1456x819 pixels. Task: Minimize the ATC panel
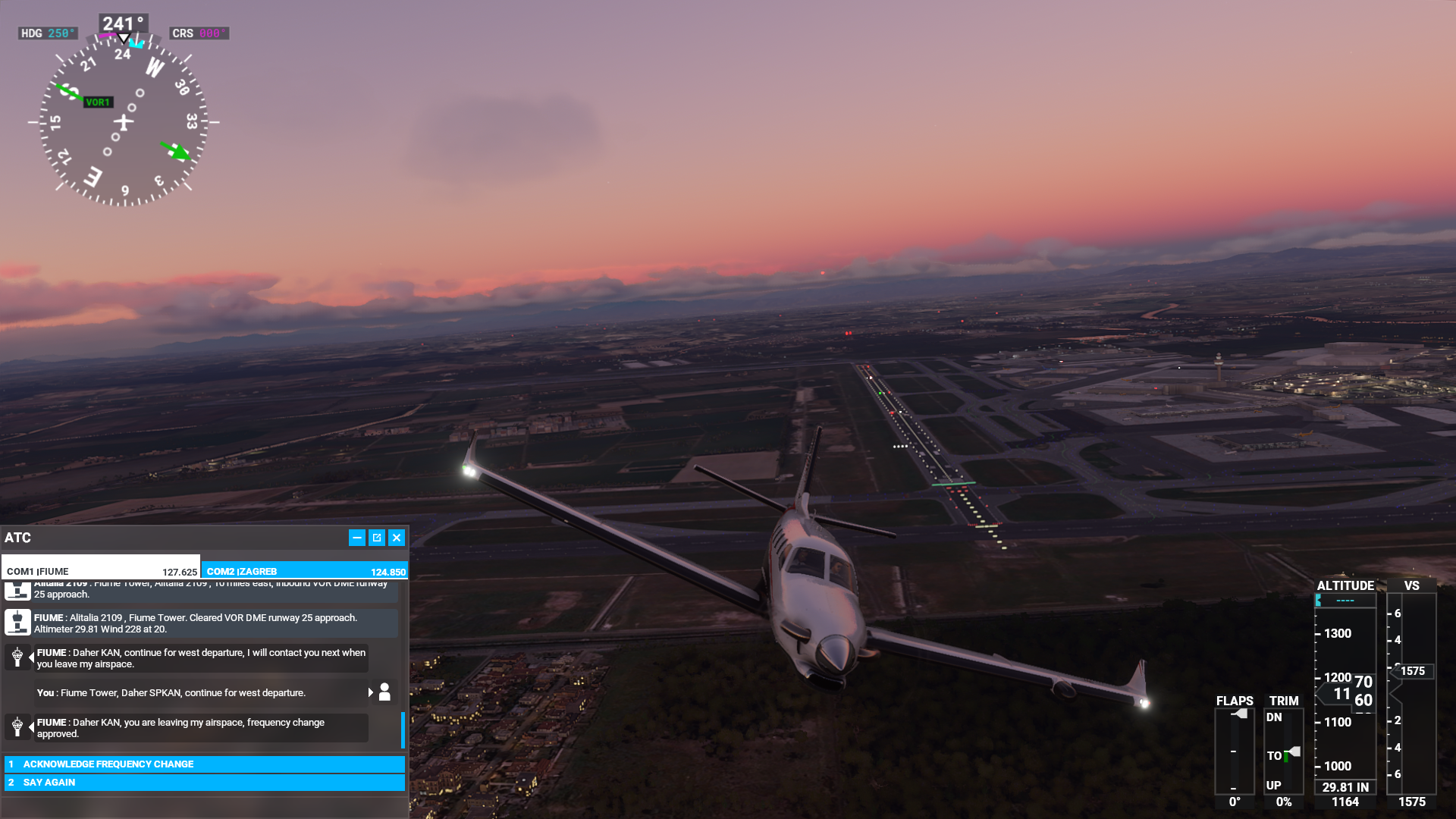[x=356, y=538]
